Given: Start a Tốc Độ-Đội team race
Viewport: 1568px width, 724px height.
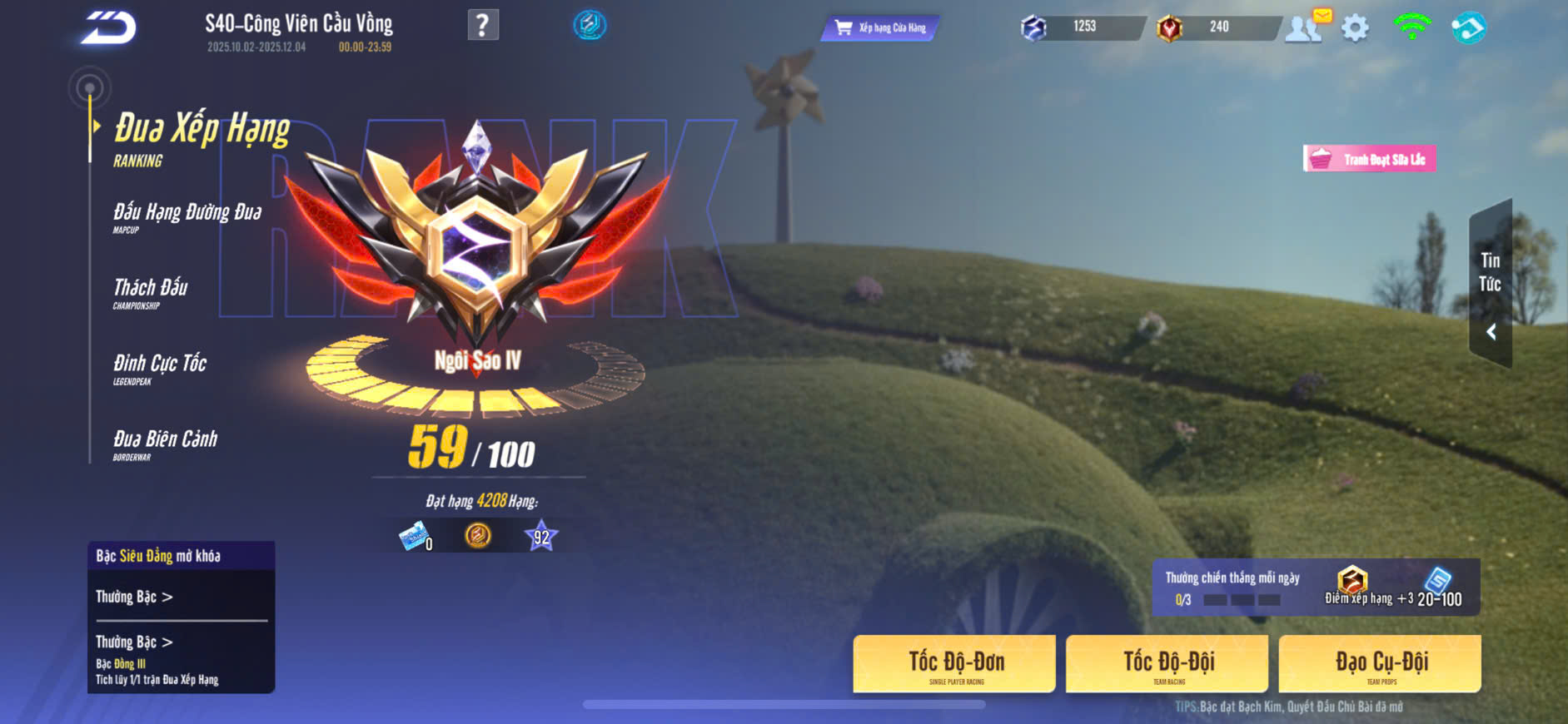Looking at the screenshot, I should tap(1167, 664).
